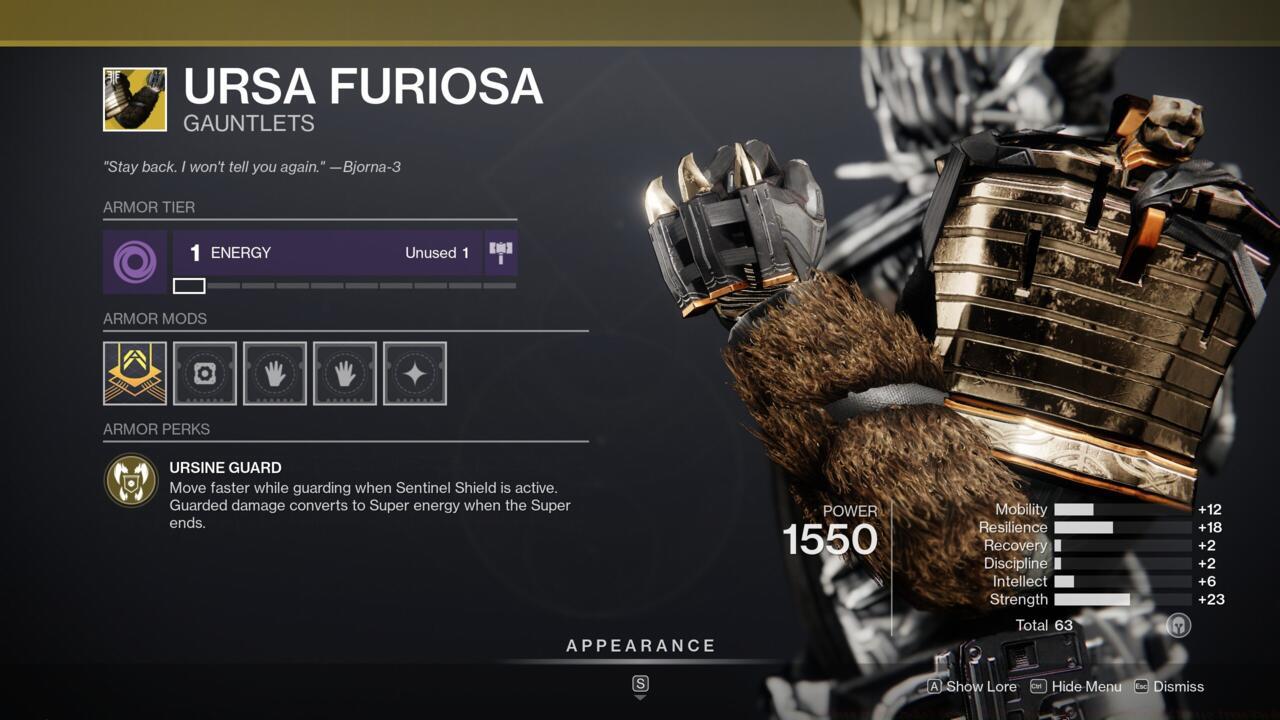
Task: Open the golden exotic intrinsic mod slot
Action: (x=134, y=373)
